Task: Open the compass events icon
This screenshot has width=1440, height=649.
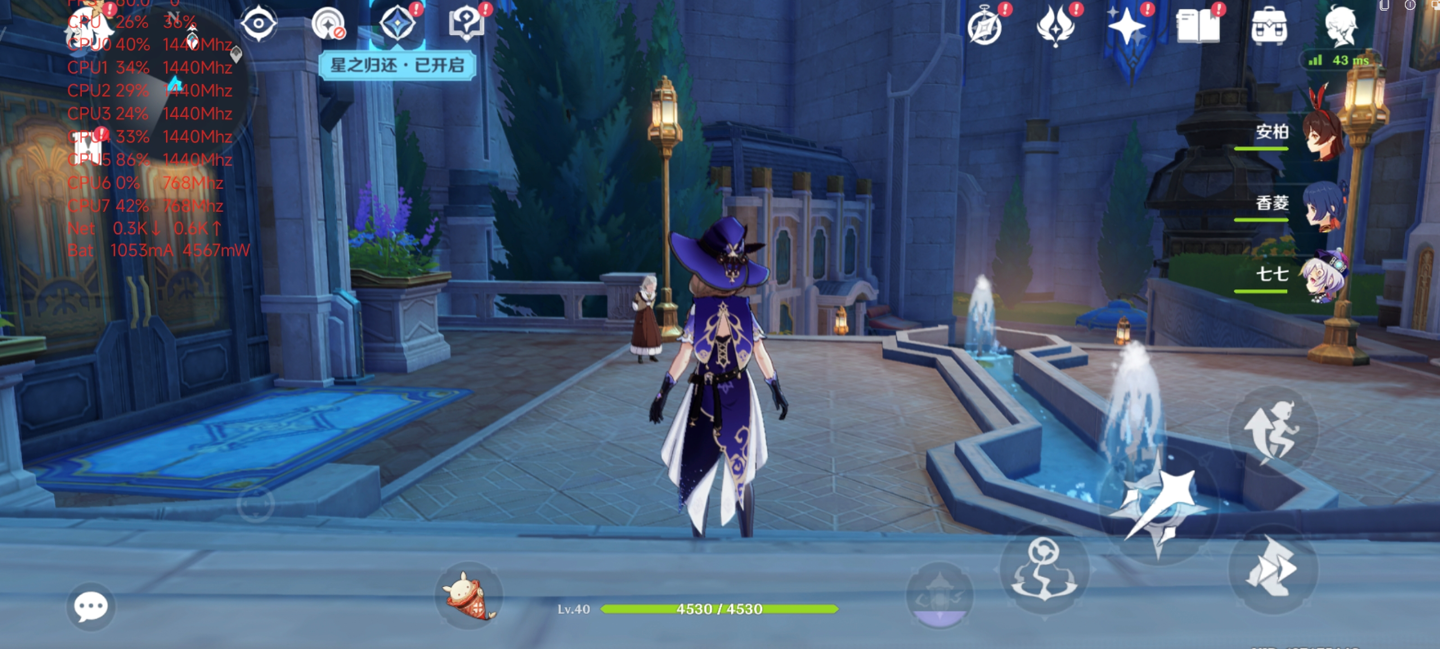Action: click(985, 27)
